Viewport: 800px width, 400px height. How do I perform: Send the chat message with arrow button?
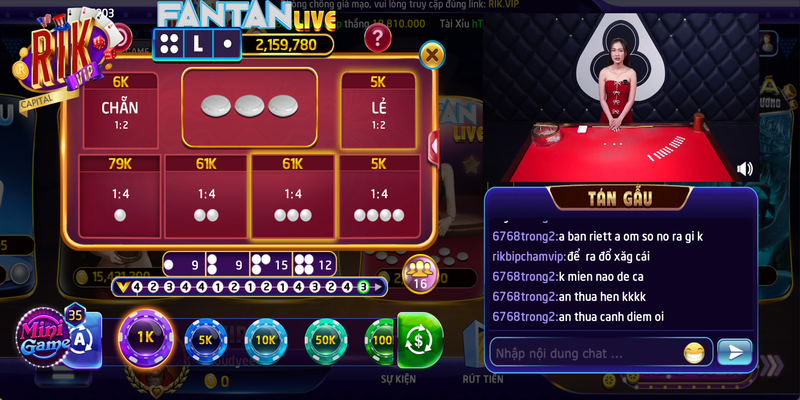pyautogui.click(x=735, y=352)
